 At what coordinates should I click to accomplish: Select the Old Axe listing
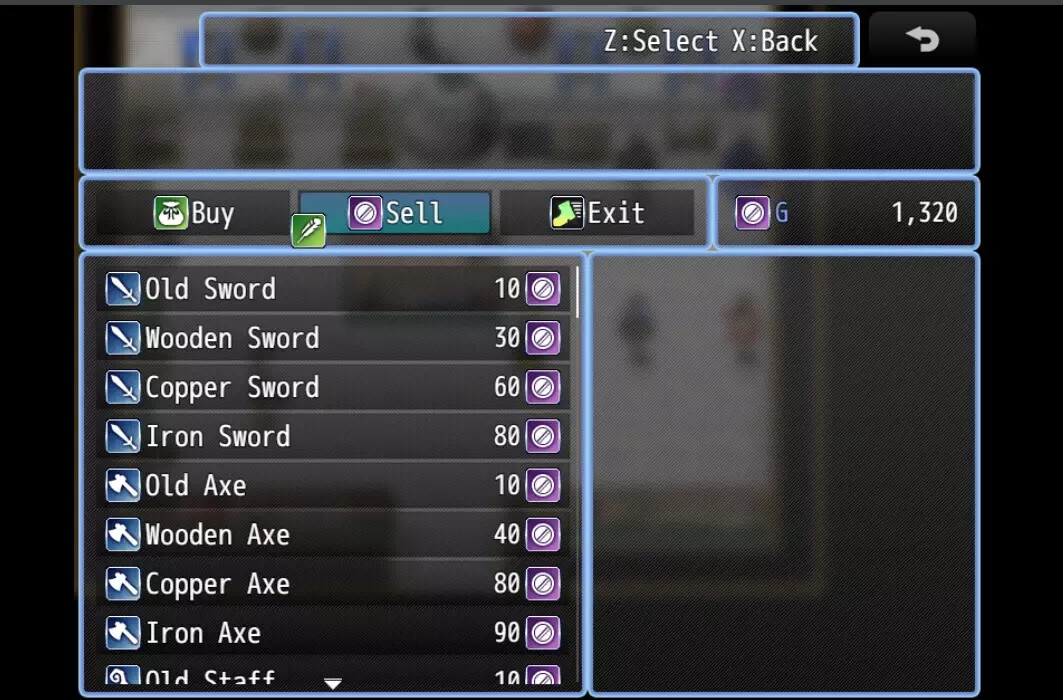click(x=333, y=485)
